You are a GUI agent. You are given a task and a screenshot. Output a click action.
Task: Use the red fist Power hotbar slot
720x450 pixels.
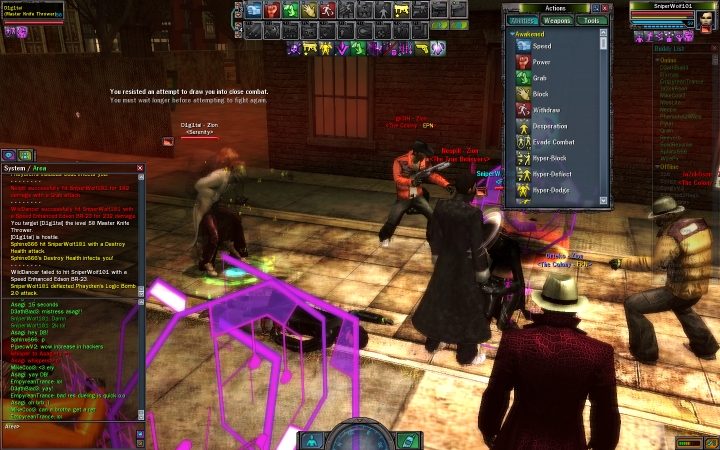click(272, 10)
